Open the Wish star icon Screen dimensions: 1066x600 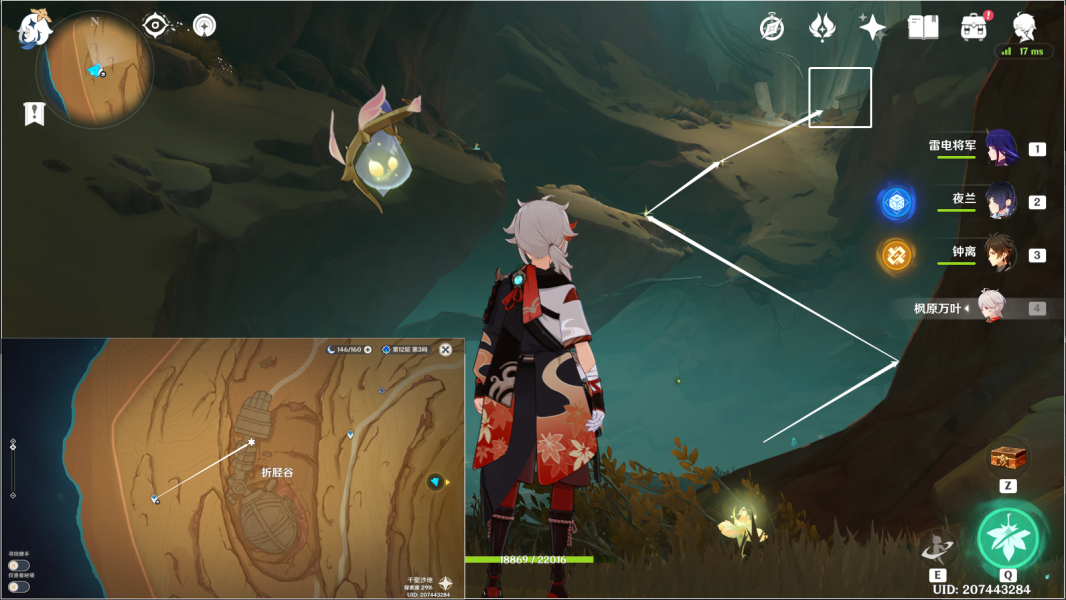click(872, 28)
